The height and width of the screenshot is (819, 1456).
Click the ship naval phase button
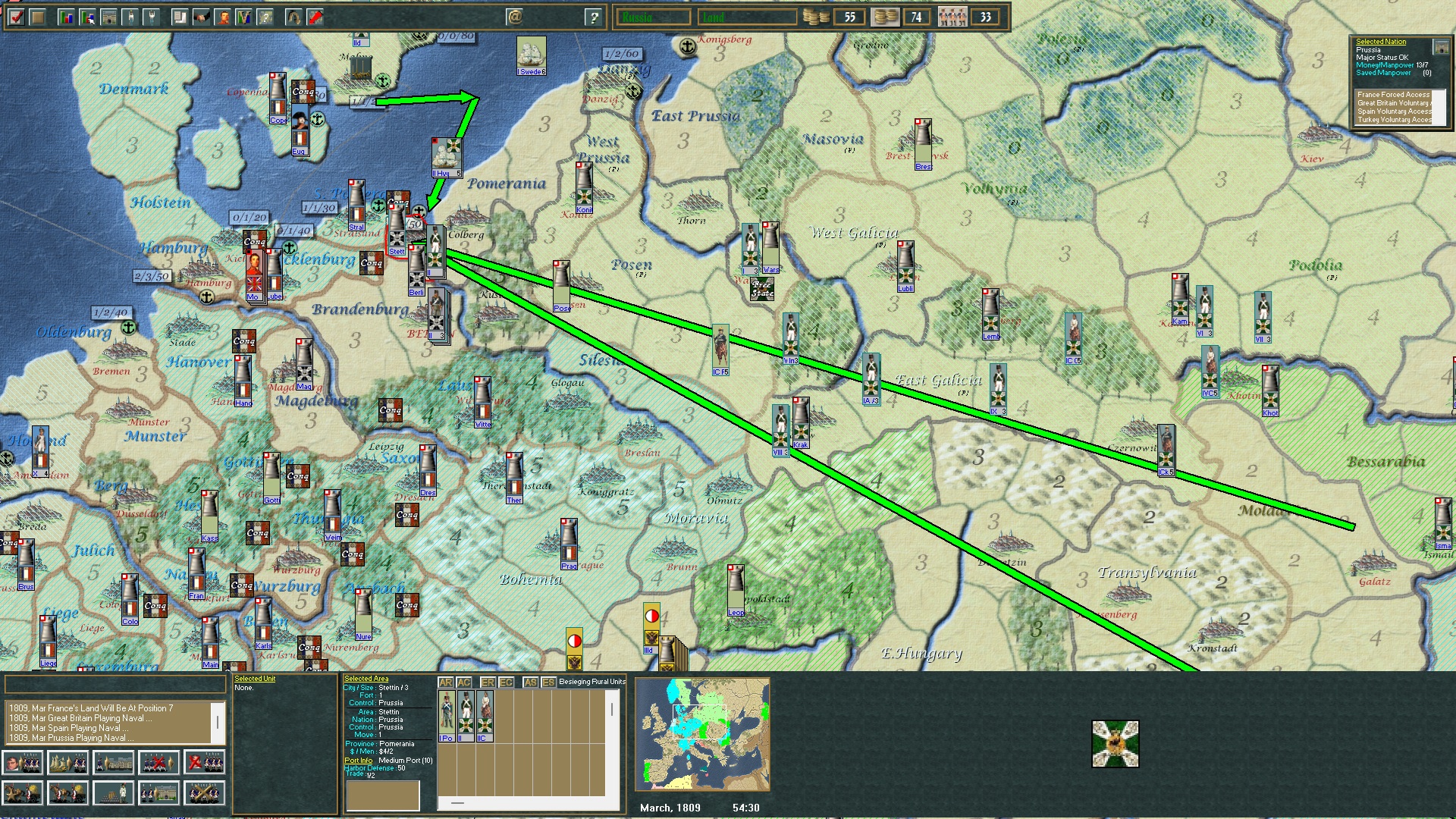[x=67, y=762]
